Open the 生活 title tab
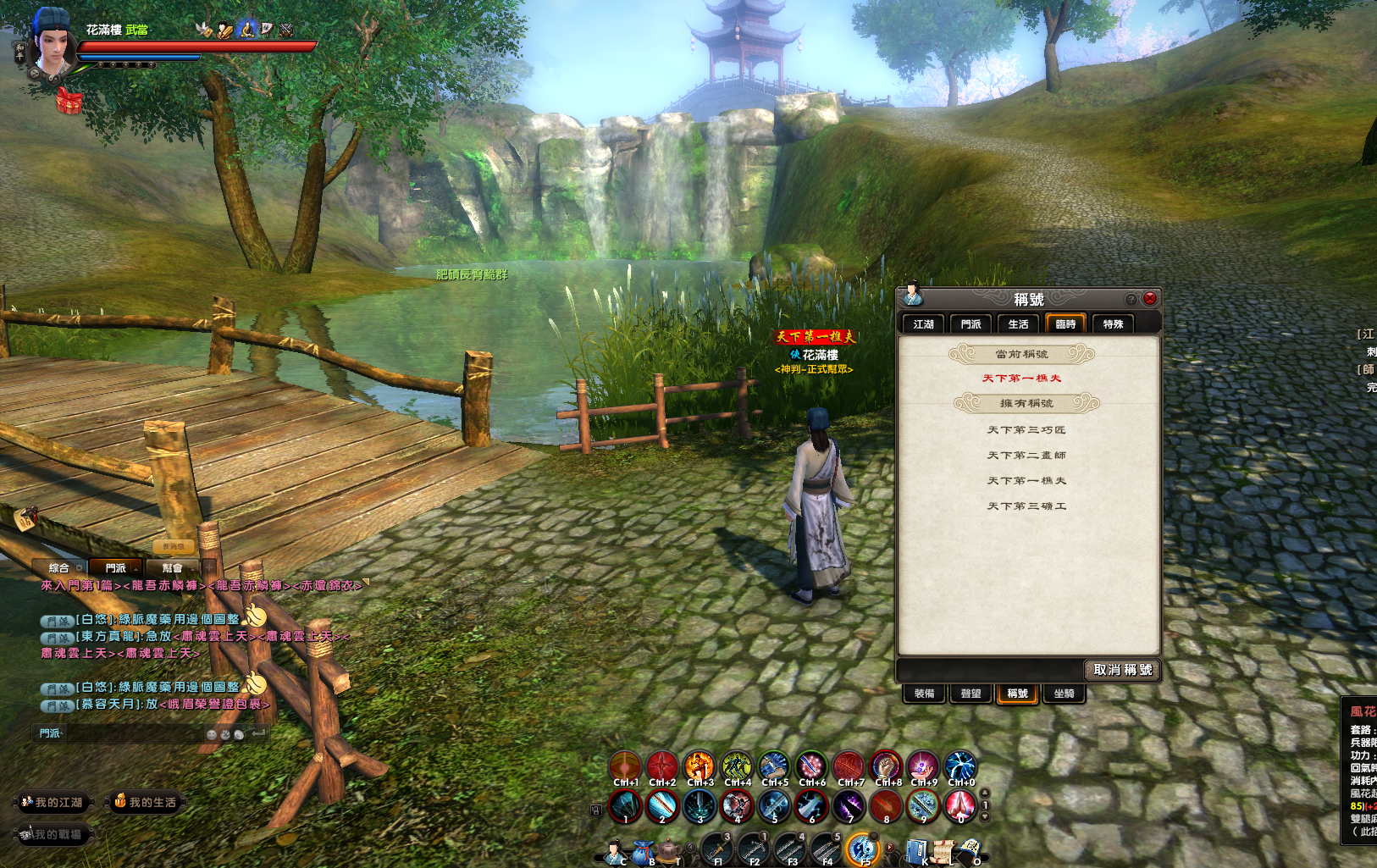The height and width of the screenshot is (868, 1377). pyautogui.click(x=1018, y=324)
